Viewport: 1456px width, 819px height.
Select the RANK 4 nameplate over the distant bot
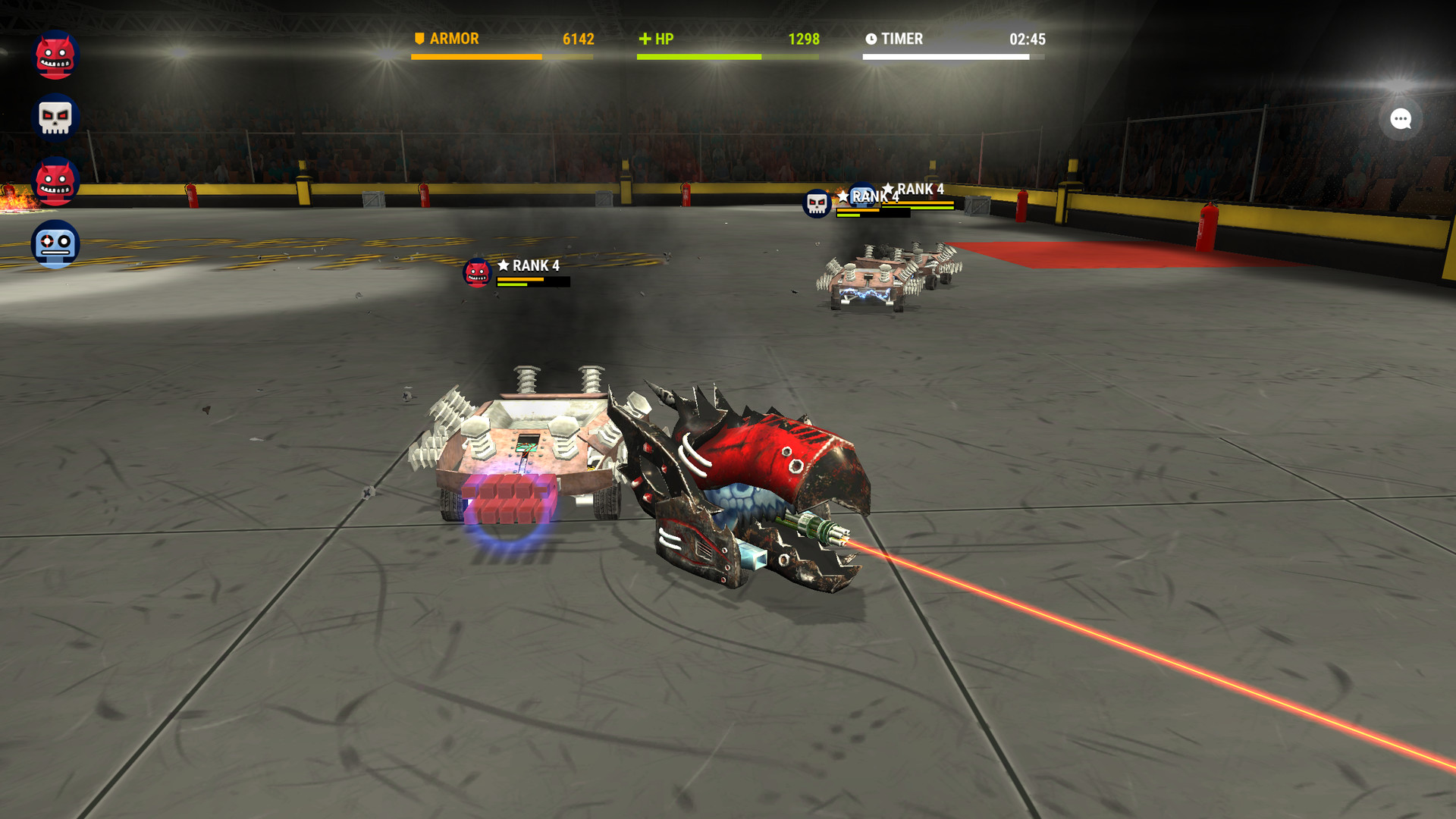(x=920, y=190)
